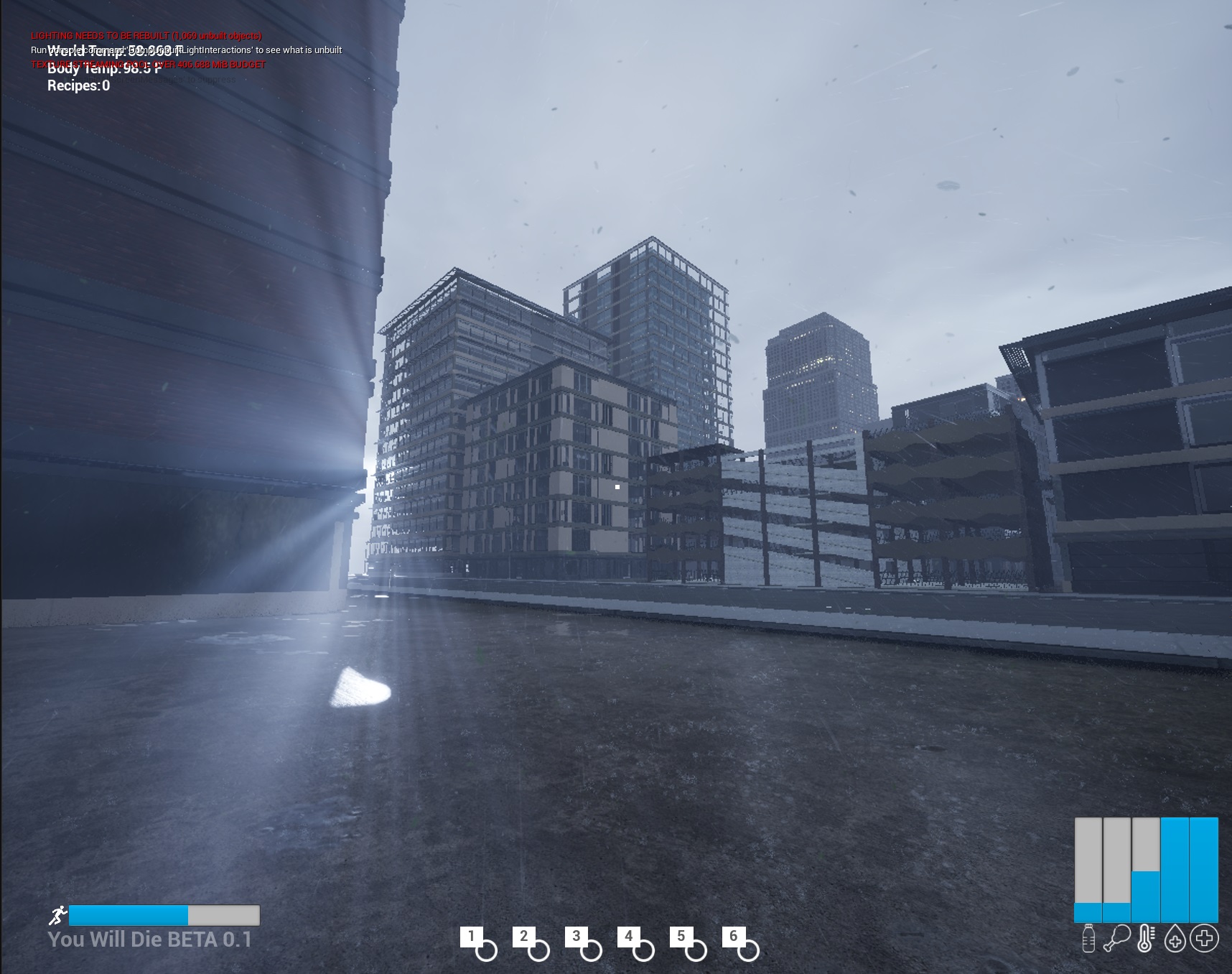Select the drumstick hunger icon
Screen dimensions: 1232x974
pyautogui.click(x=1117, y=939)
